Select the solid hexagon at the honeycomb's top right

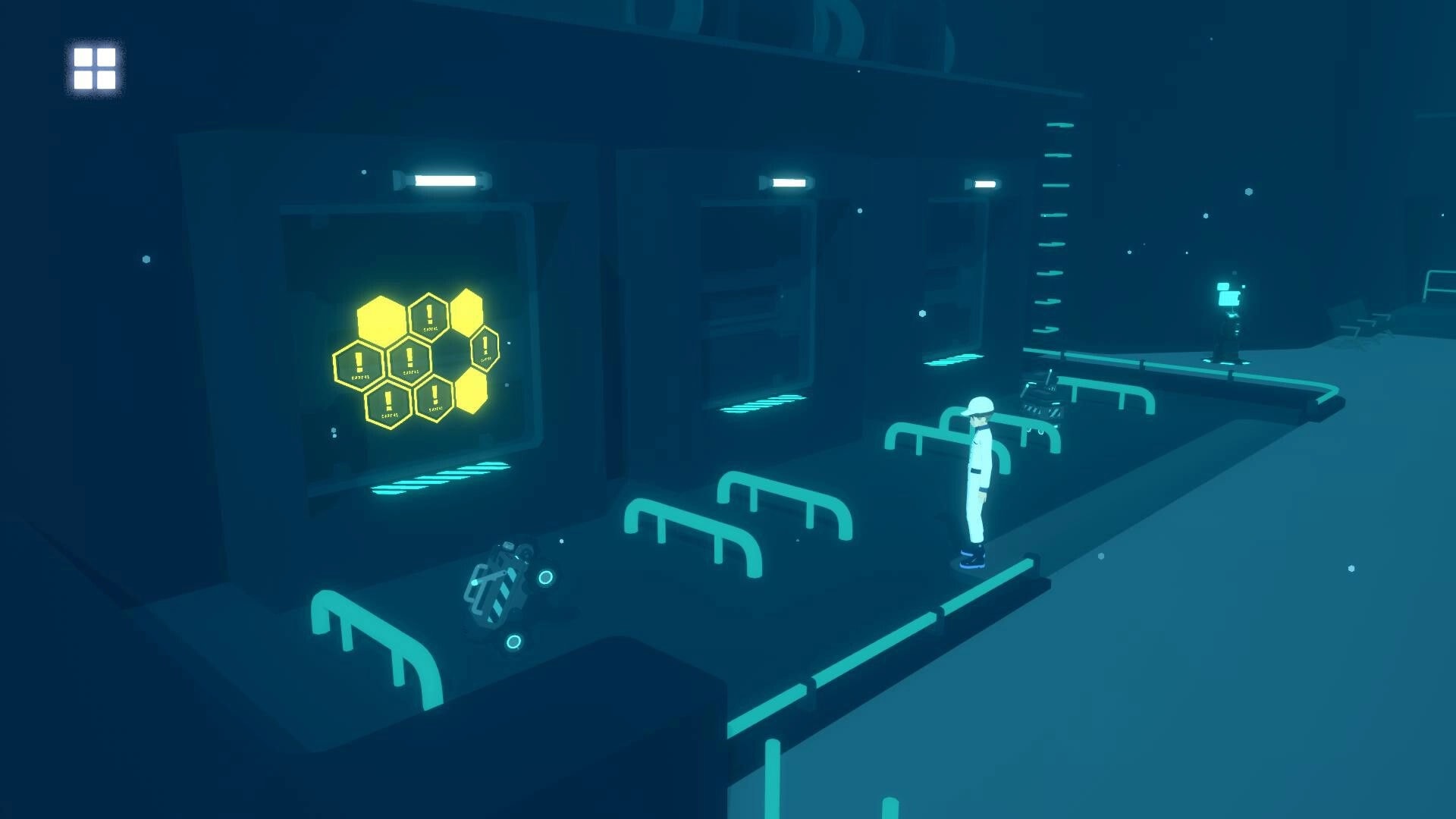tap(466, 311)
